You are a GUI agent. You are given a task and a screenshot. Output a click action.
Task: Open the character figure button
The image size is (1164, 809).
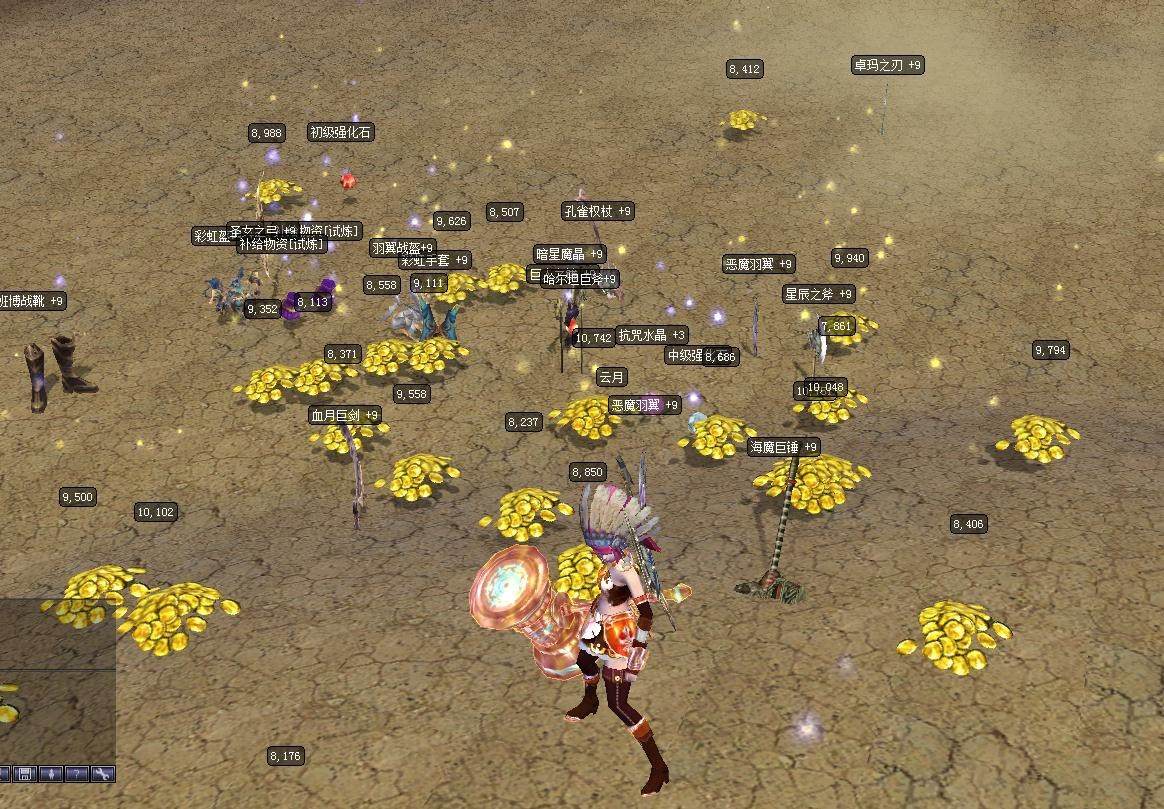coord(51,774)
